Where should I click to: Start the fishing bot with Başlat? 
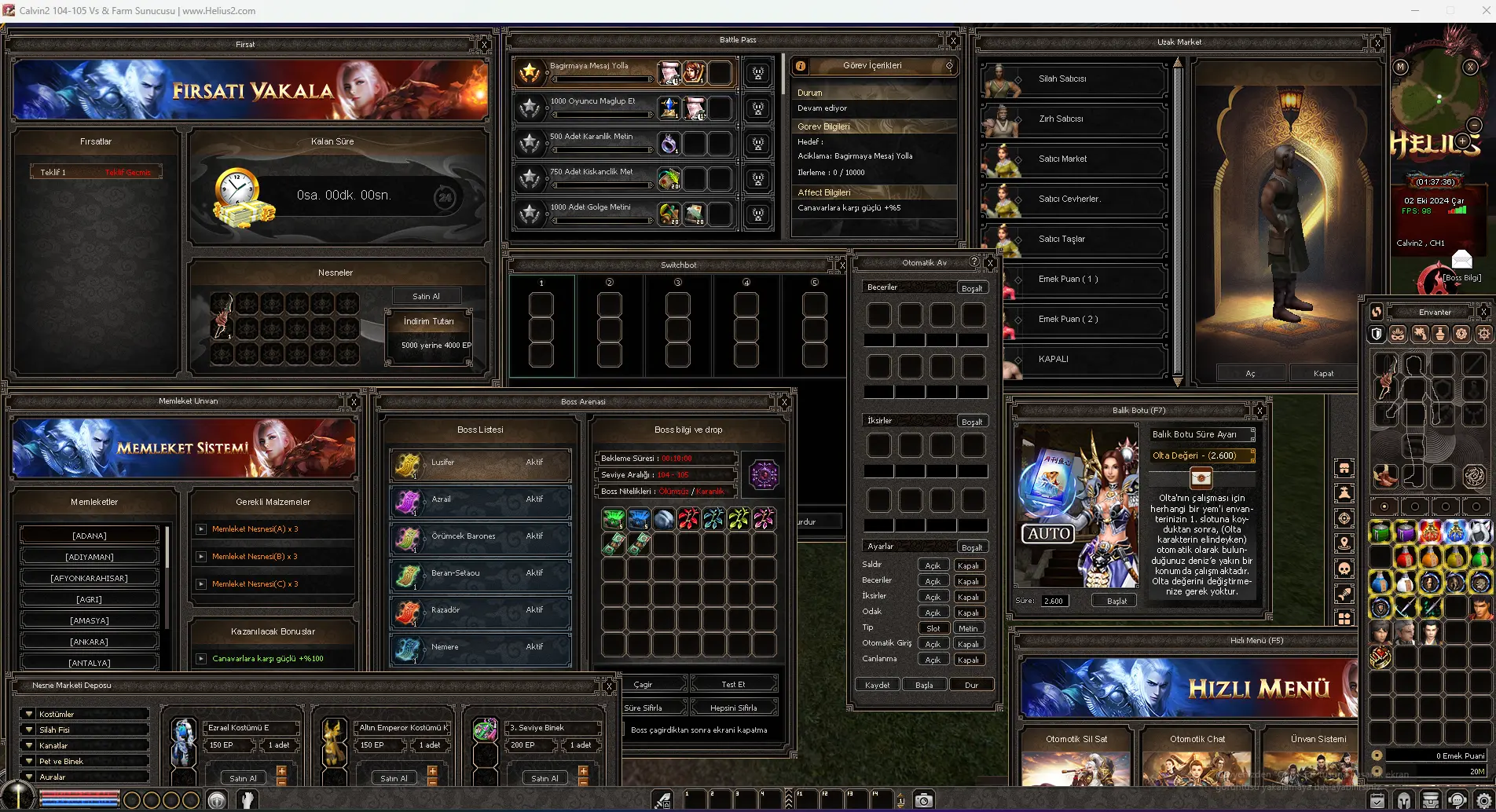1116,601
